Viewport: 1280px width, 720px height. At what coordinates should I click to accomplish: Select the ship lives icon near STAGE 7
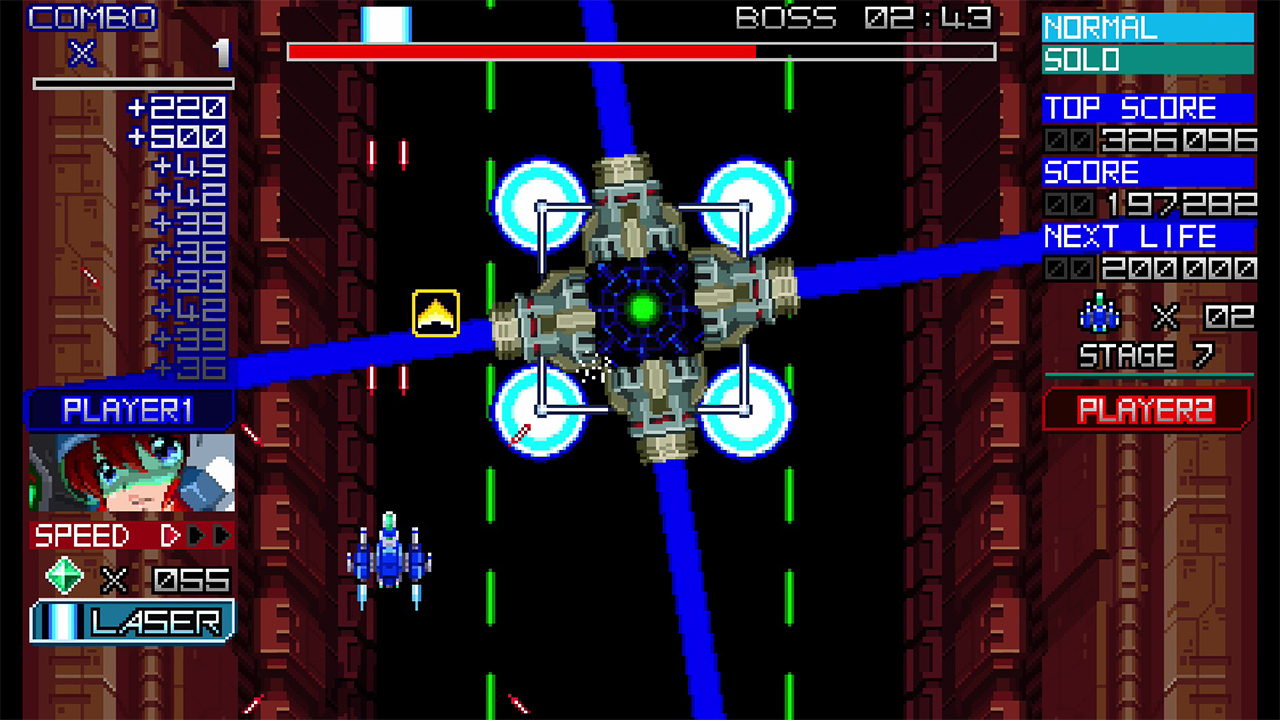(x=1099, y=316)
